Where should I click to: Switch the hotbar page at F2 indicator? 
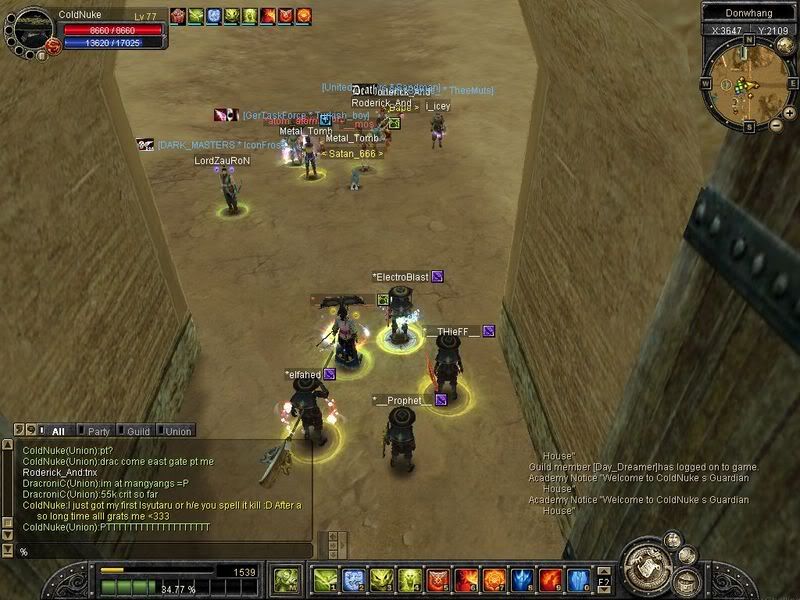[603, 579]
